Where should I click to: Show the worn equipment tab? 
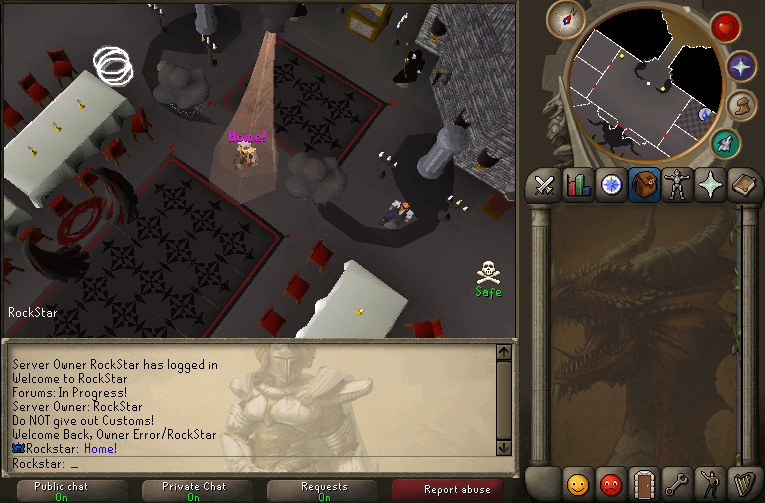coord(679,186)
